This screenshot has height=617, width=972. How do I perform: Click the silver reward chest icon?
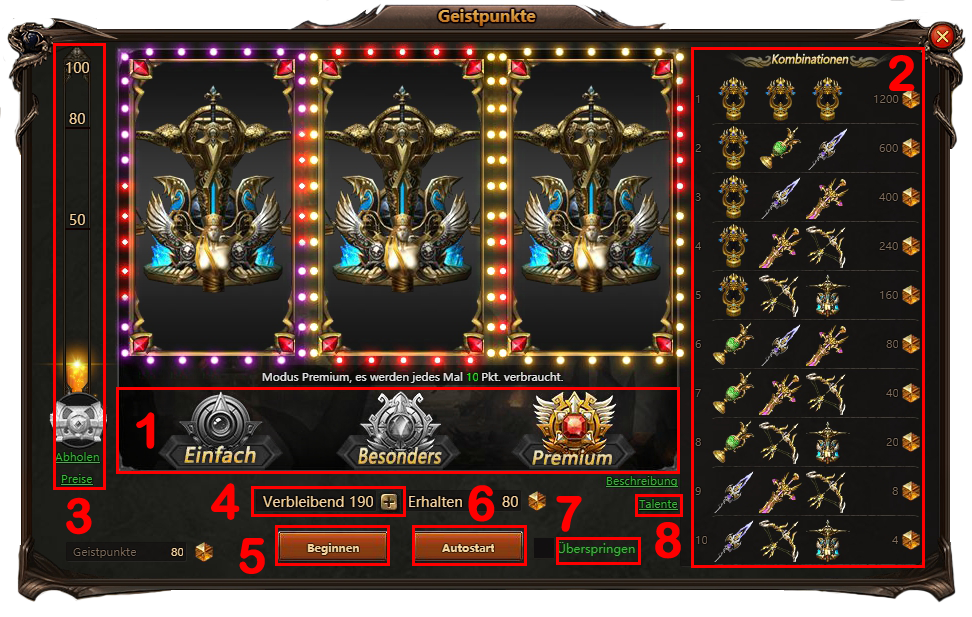coord(78,420)
